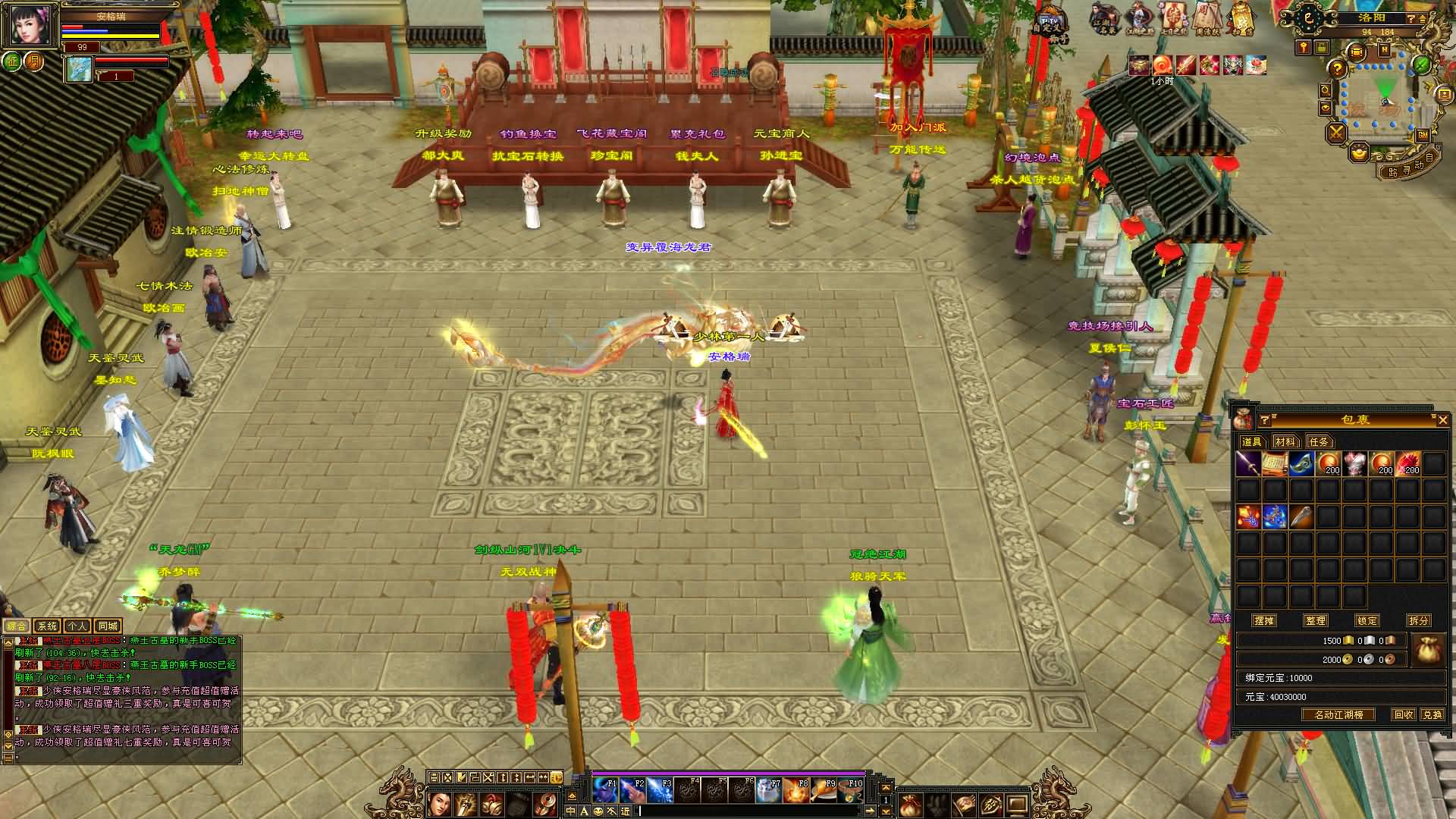Viewport: 1456px width, 819px height.
Task: Open the 摆摊 stall button
Action: (1264, 620)
